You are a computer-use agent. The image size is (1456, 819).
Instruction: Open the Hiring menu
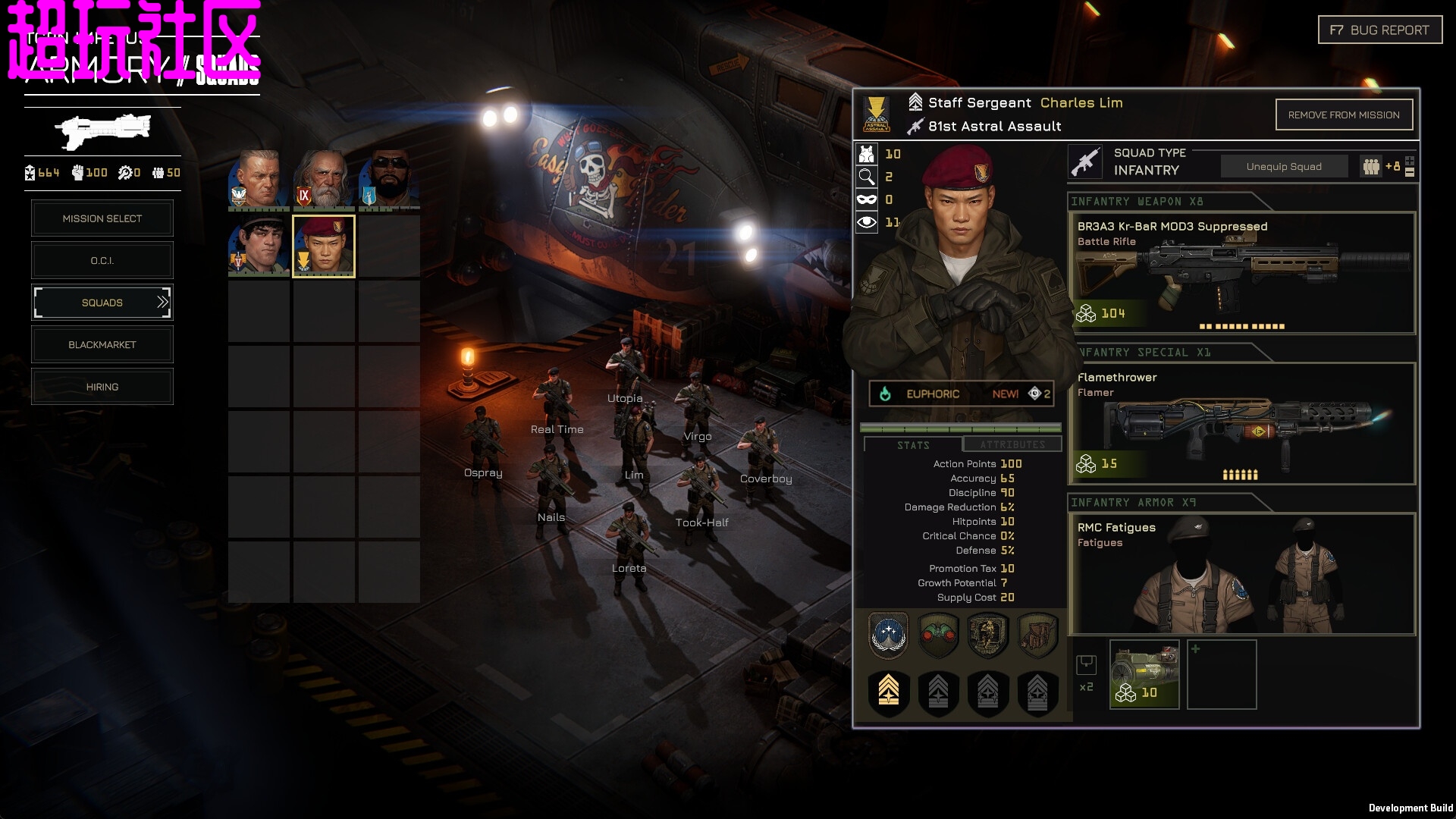[x=102, y=387]
